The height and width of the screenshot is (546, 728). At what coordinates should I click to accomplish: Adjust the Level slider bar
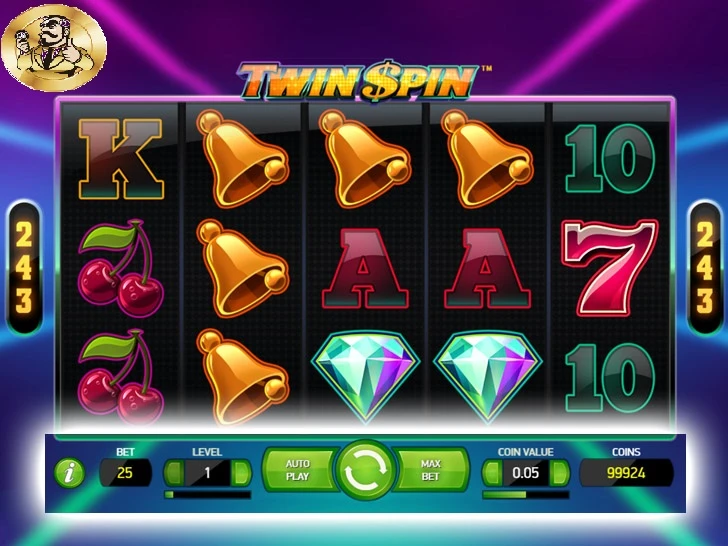pos(207,494)
